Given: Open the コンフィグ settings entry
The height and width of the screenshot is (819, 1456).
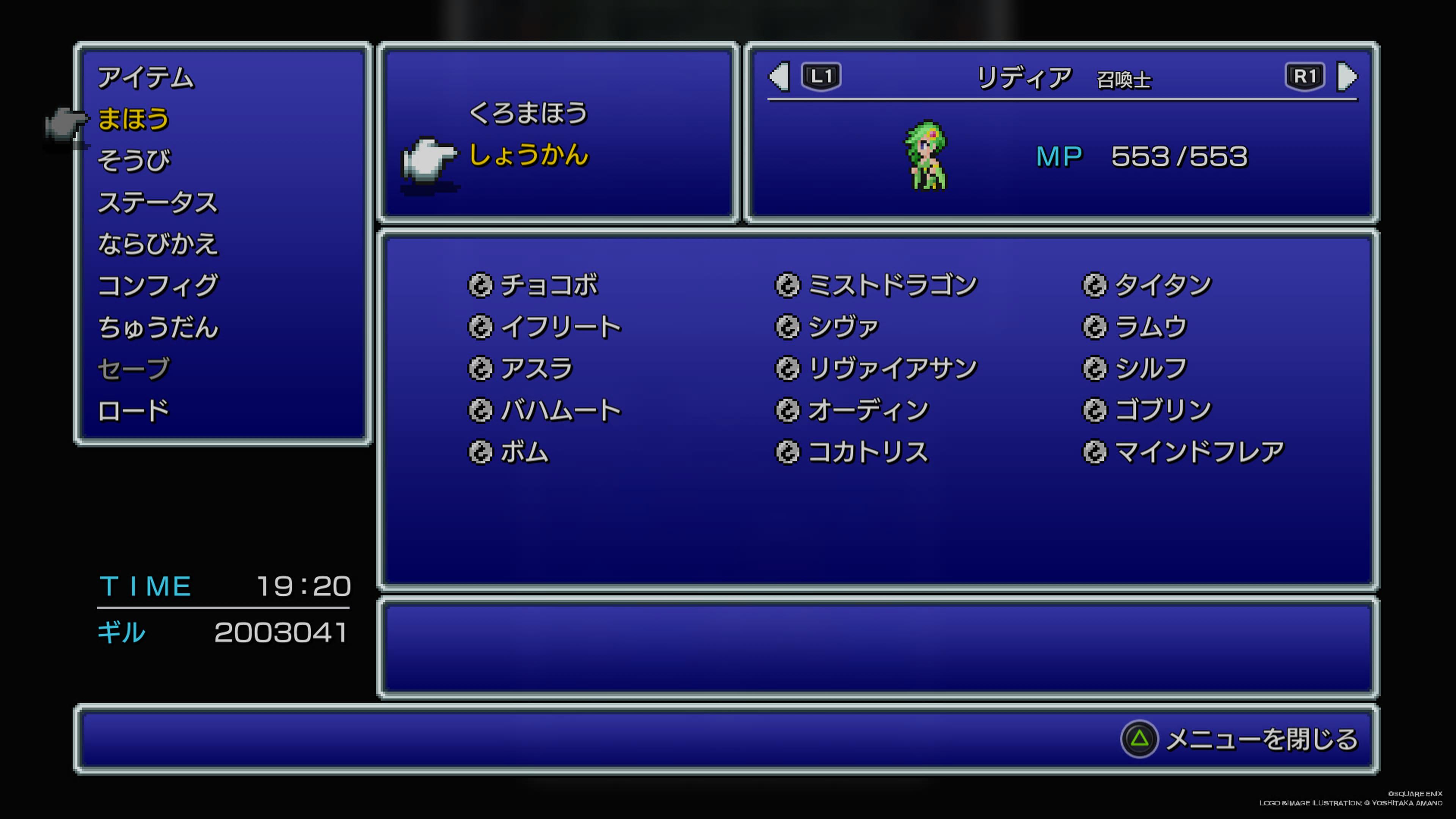Looking at the screenshot, I should (158, 286).
